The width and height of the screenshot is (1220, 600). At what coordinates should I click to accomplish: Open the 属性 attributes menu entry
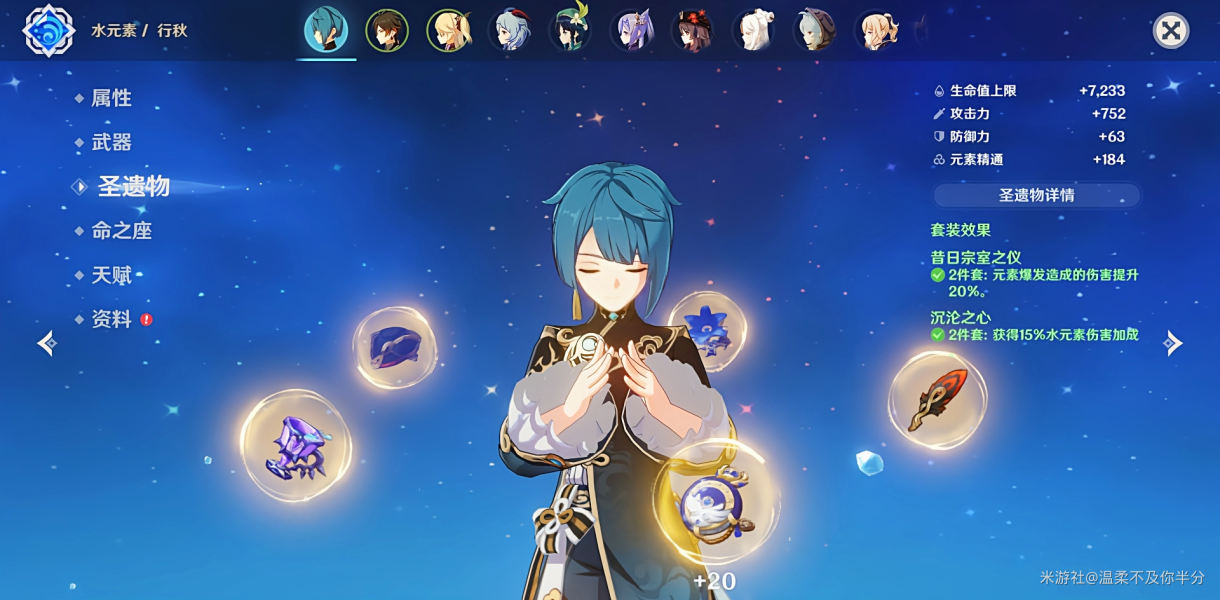coord(111,98)
